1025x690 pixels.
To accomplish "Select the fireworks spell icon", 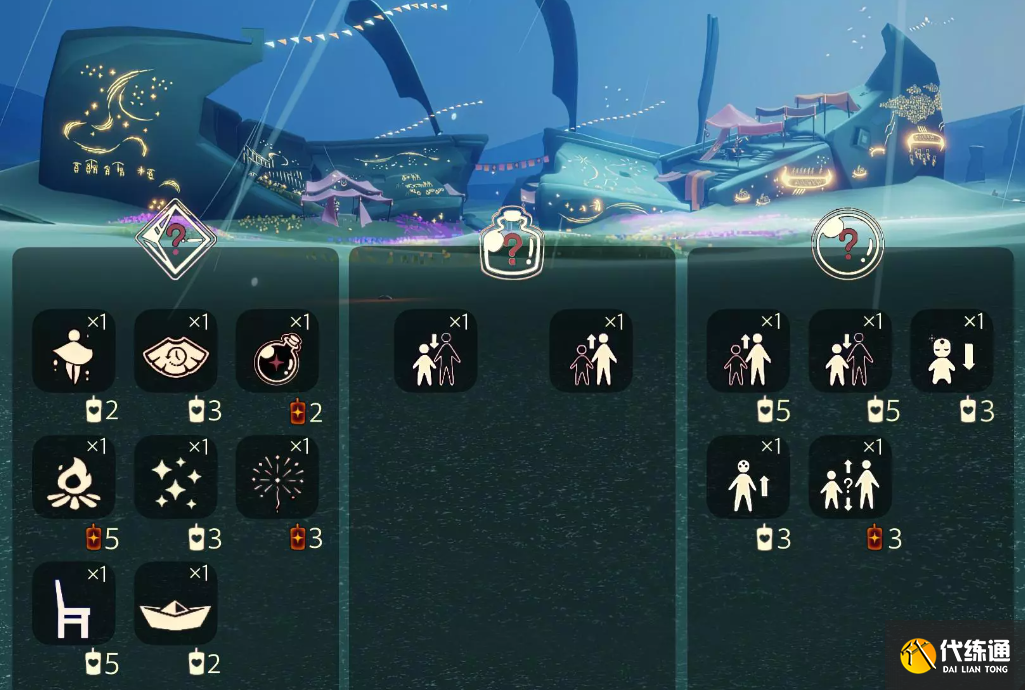I will pyautogui.click(x=278, y=477).
